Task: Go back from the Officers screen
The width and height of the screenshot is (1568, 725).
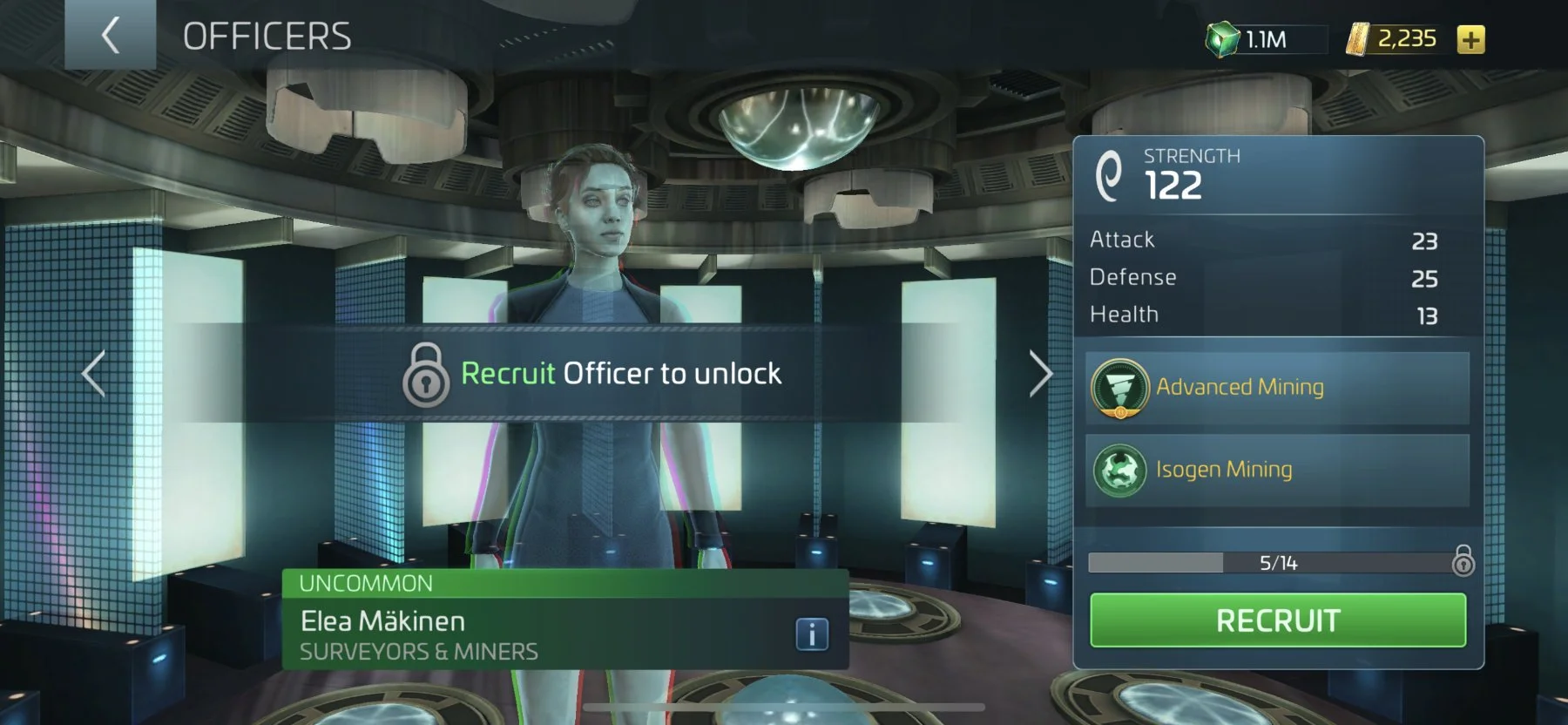Action: (110, 36)
